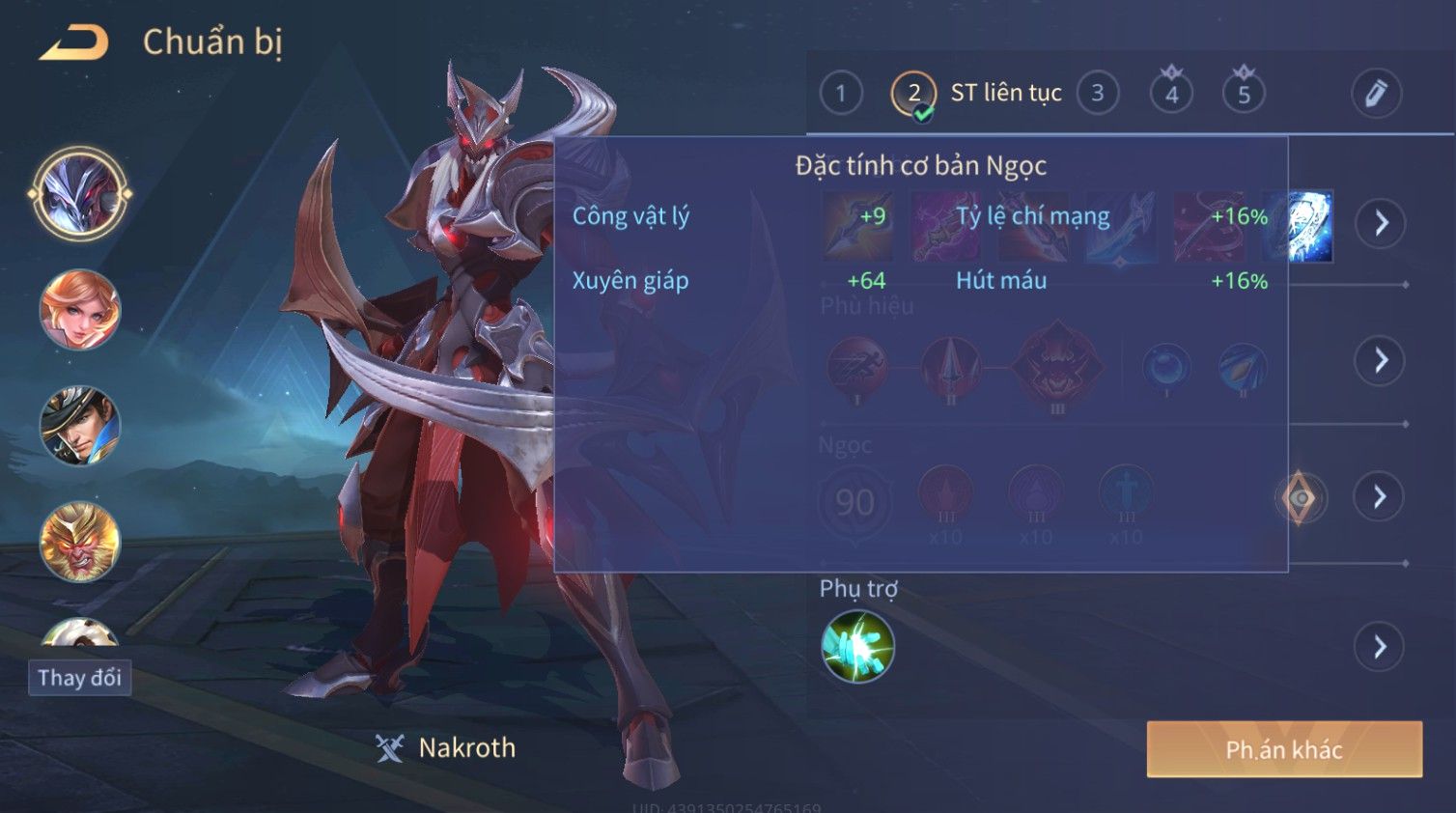Click the Ph.án khác button
The height and width of the screenshot is (813, 1456).
pyautogui.click(x=1283, y=749)
